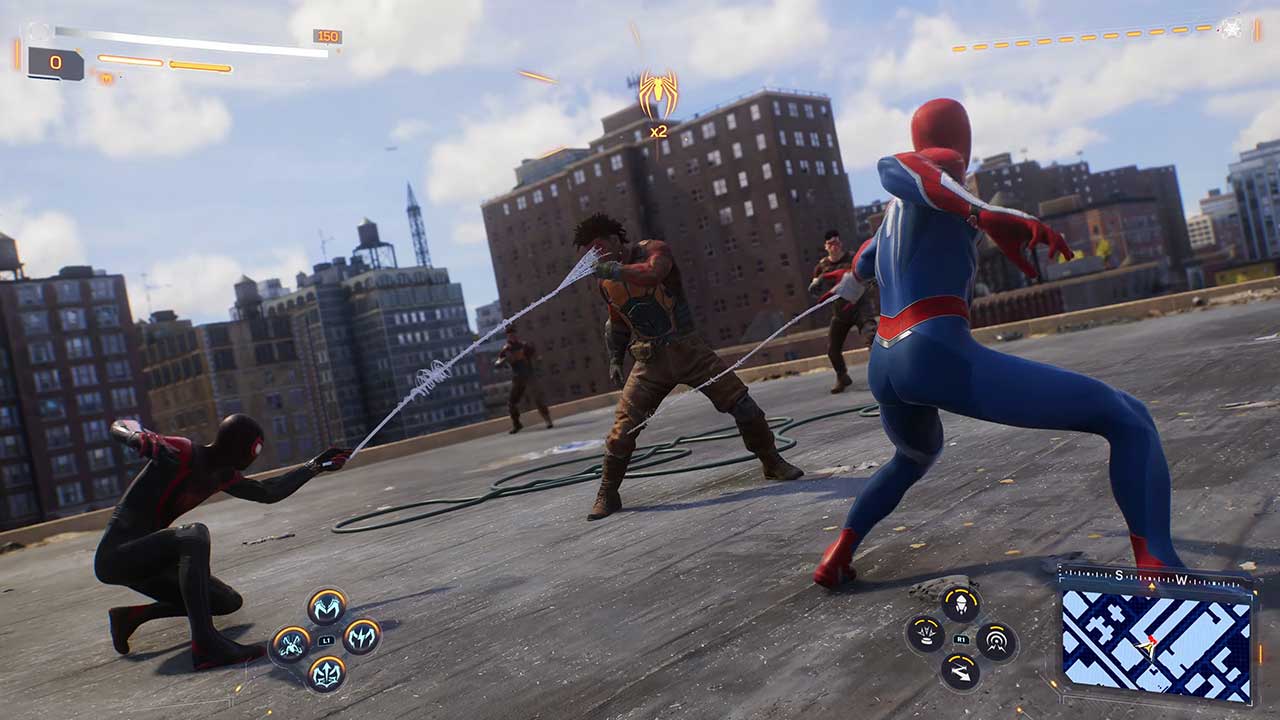Viewport: 1280px width, 720px height.
Task: Select the XP counter showing 0
Action: coord(55,62)
